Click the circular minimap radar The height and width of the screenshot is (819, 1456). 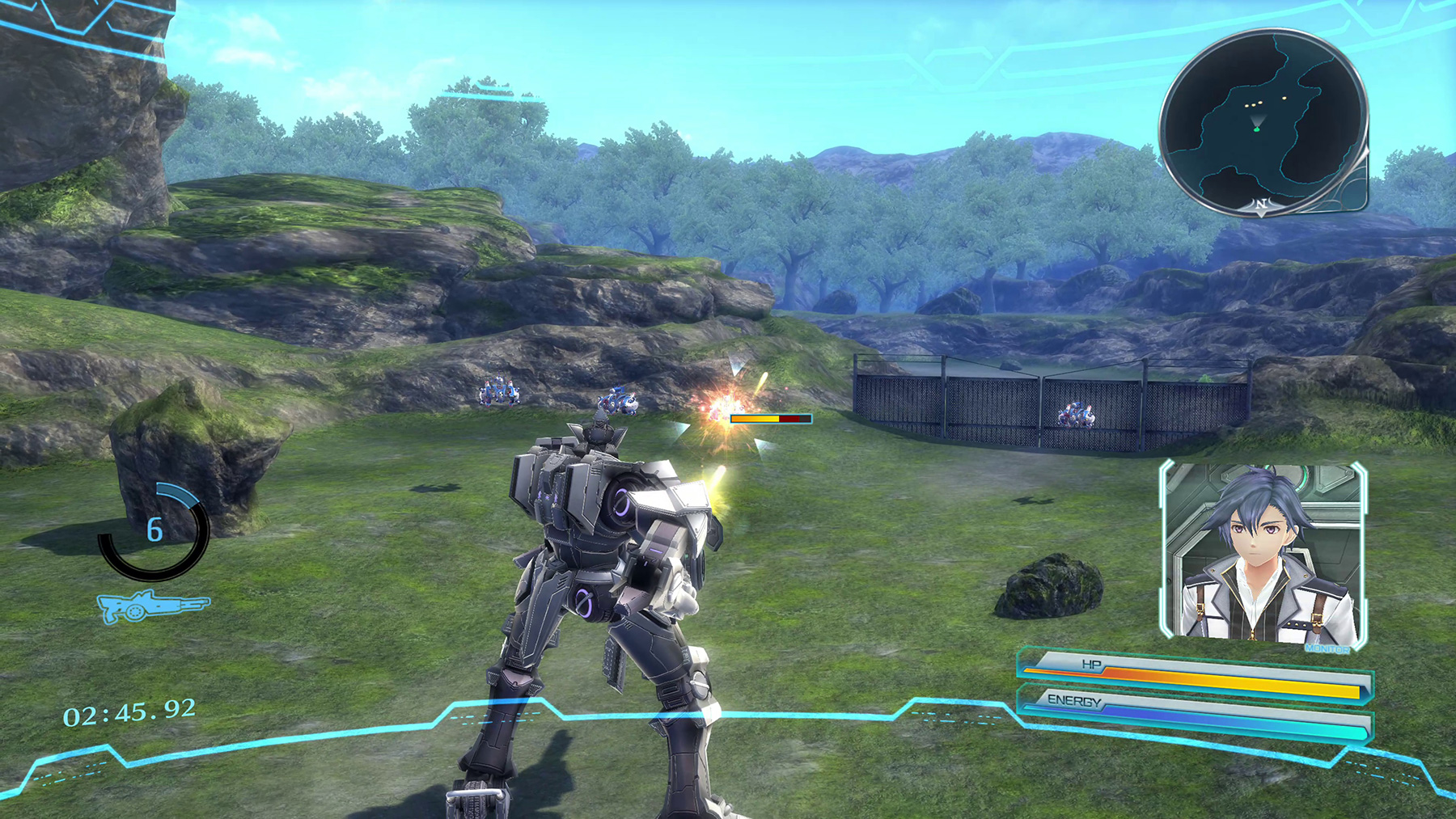1263,121
